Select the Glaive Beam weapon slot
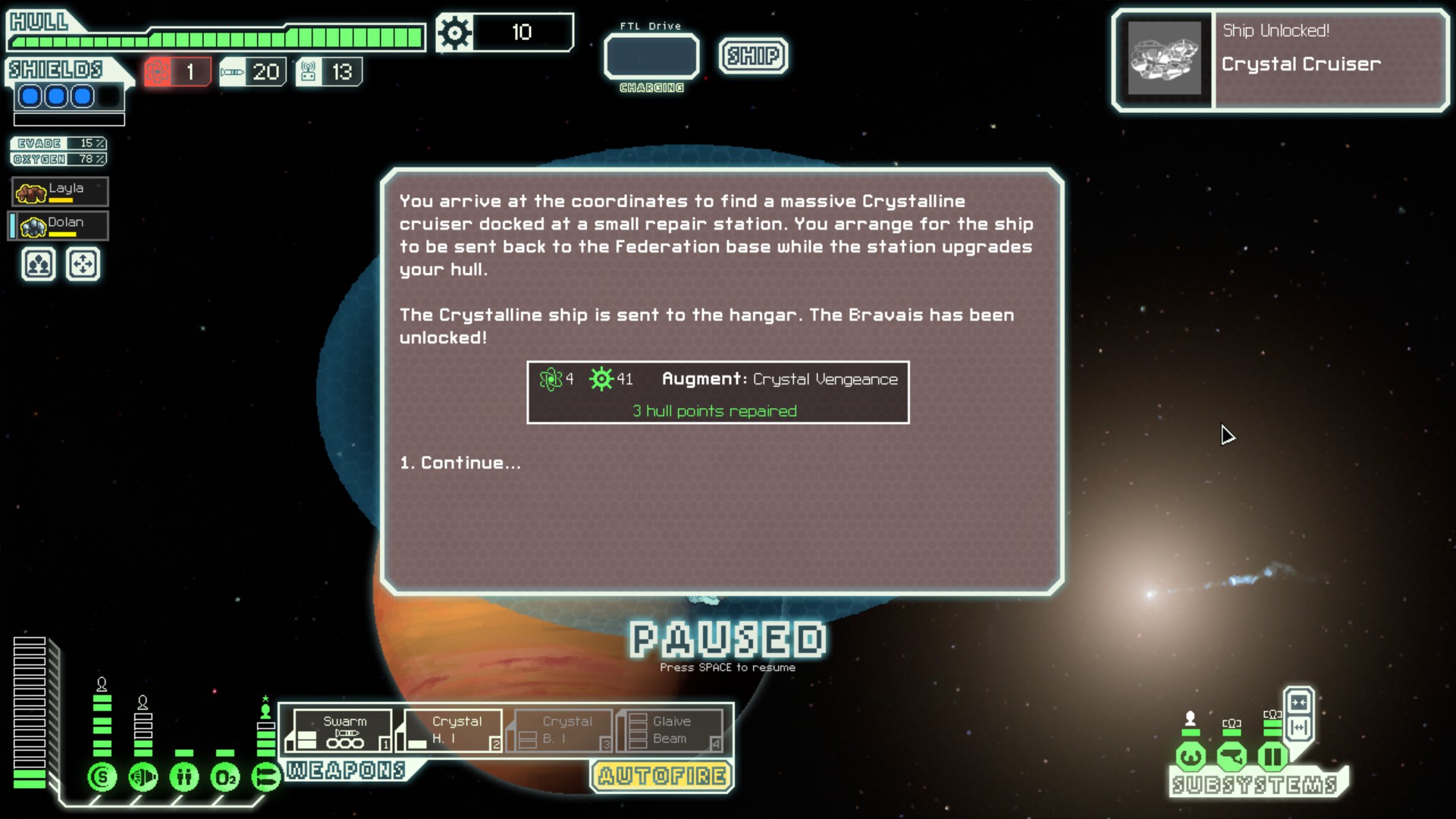The image size is (1456, 819). pos(671,730)
